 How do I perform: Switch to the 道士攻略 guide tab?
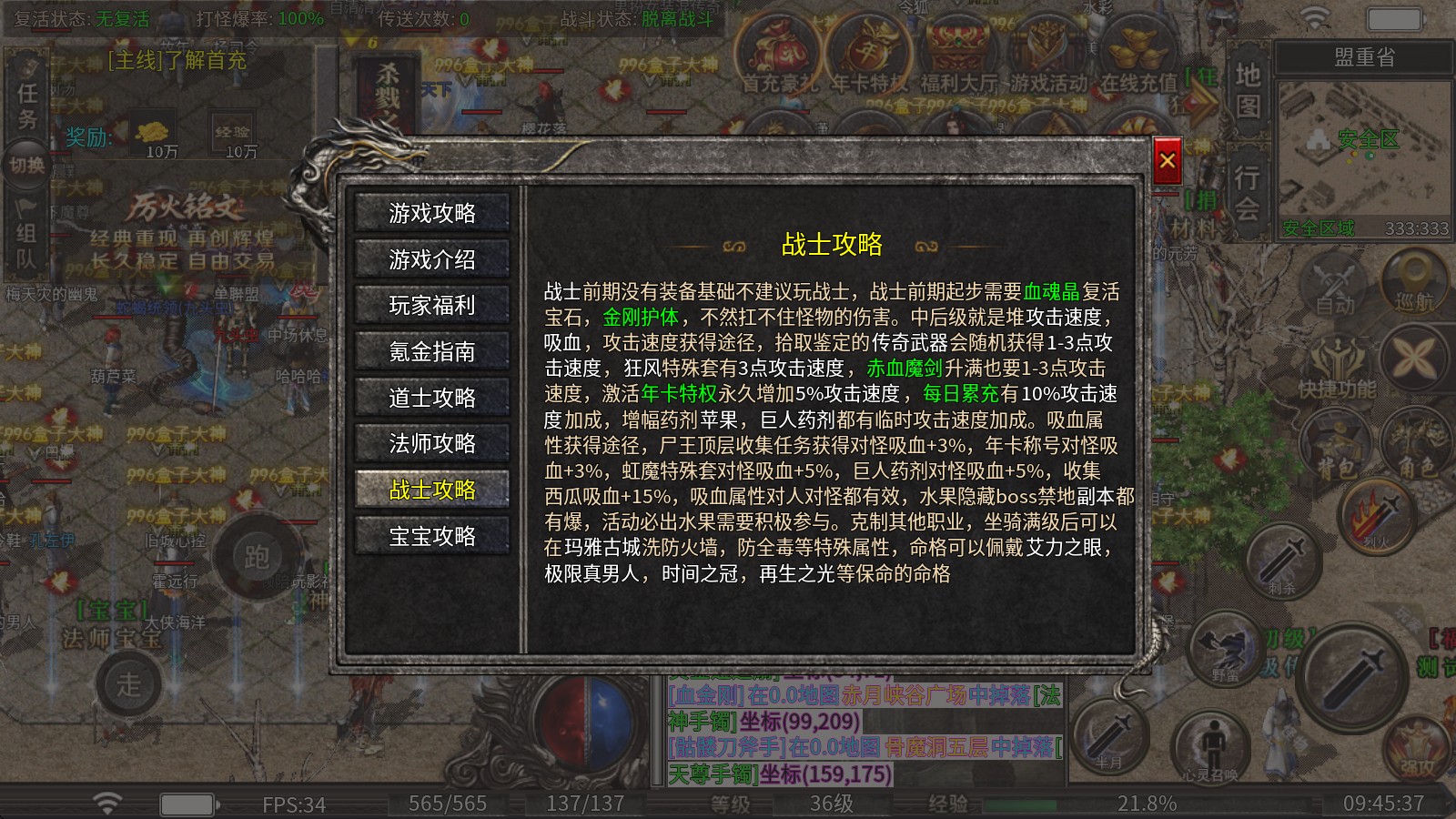(x=431, y=398)
